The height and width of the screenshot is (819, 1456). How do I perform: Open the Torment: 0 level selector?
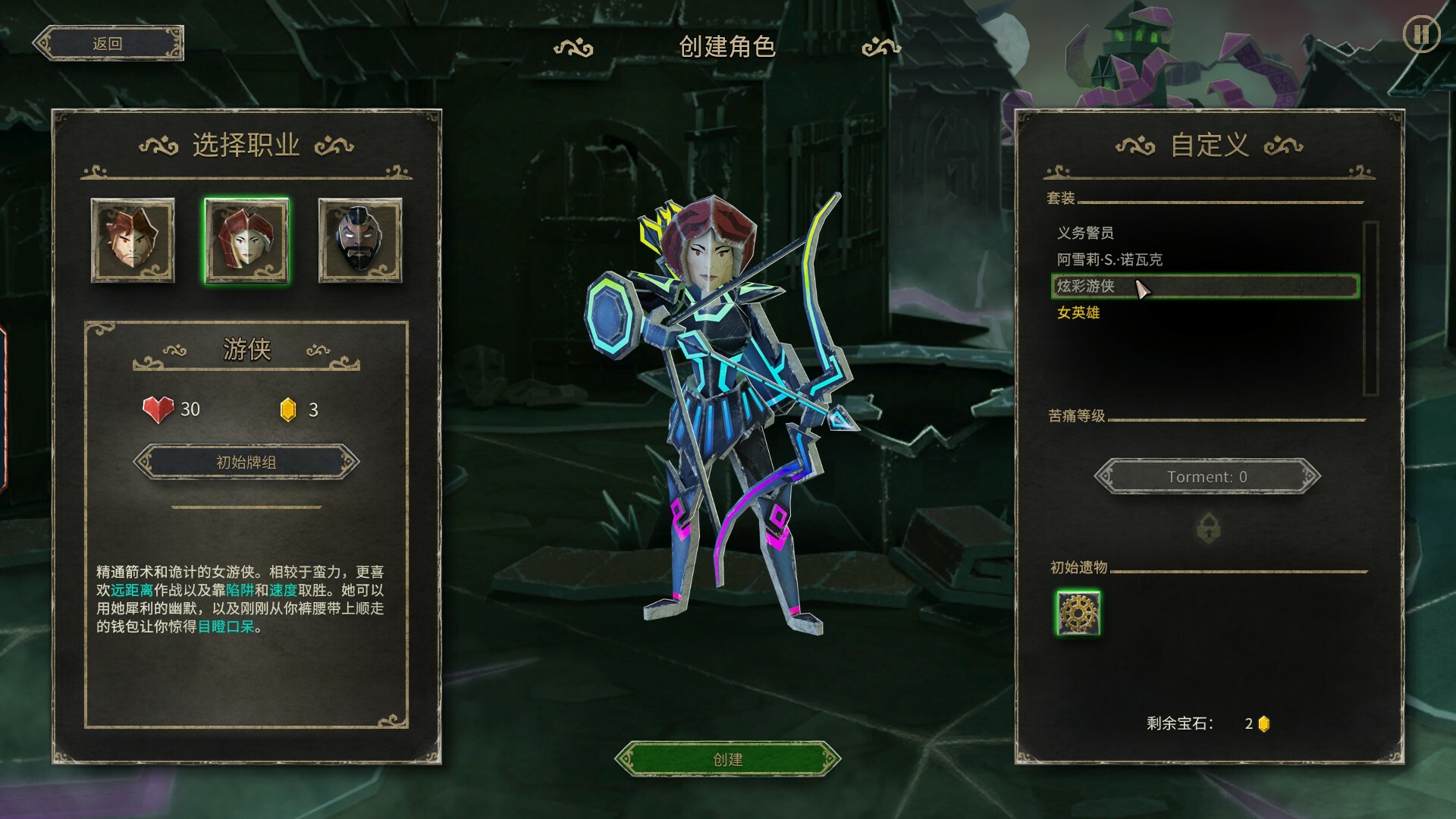click(1207, 477)
